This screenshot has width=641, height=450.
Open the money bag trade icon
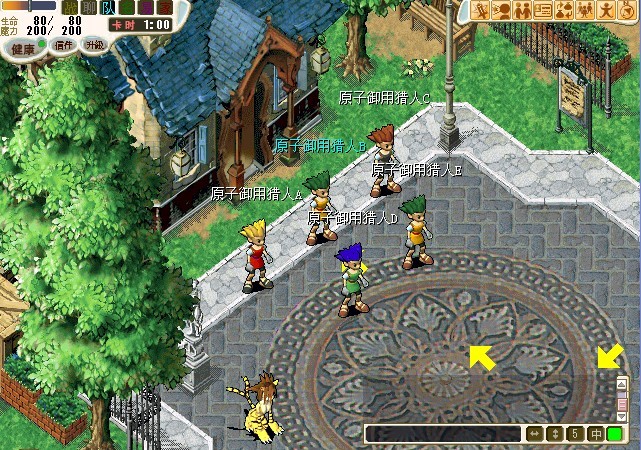coord(563,10)
